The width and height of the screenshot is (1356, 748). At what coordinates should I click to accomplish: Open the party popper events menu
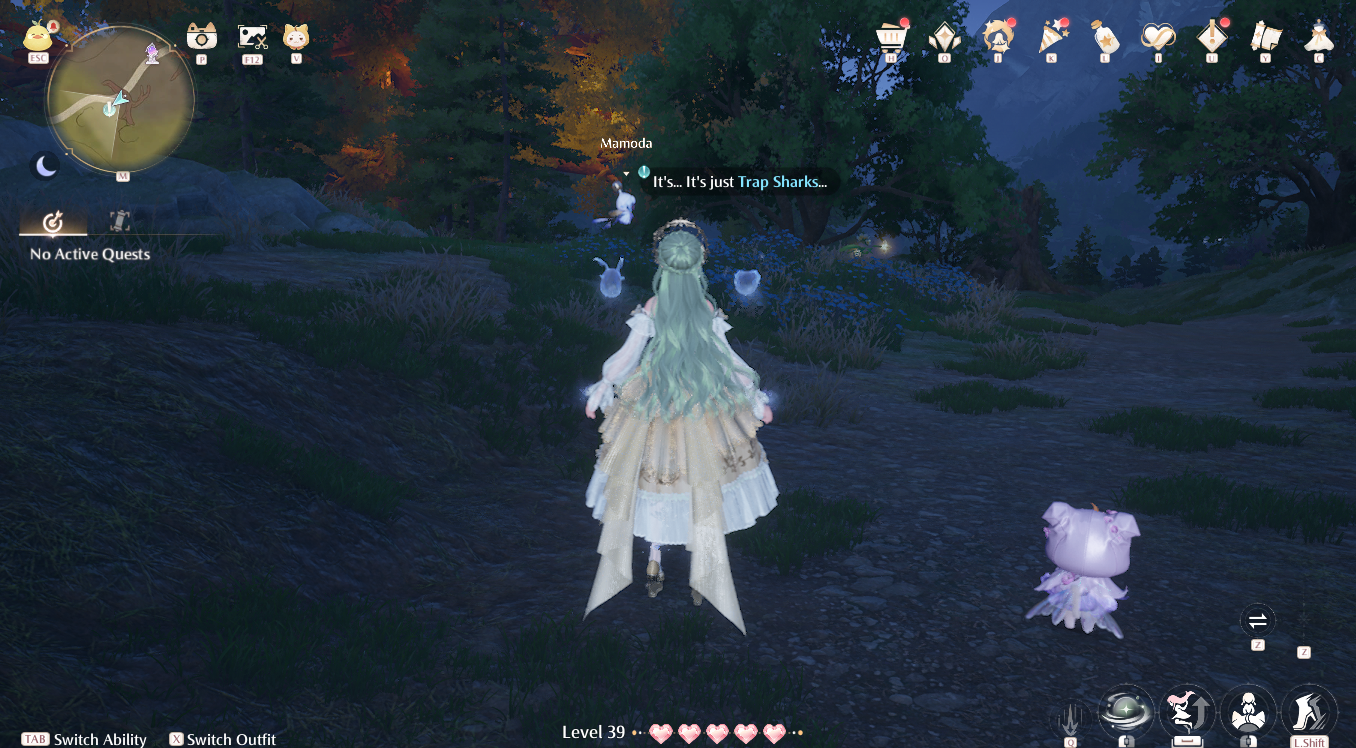(1050, 37)
